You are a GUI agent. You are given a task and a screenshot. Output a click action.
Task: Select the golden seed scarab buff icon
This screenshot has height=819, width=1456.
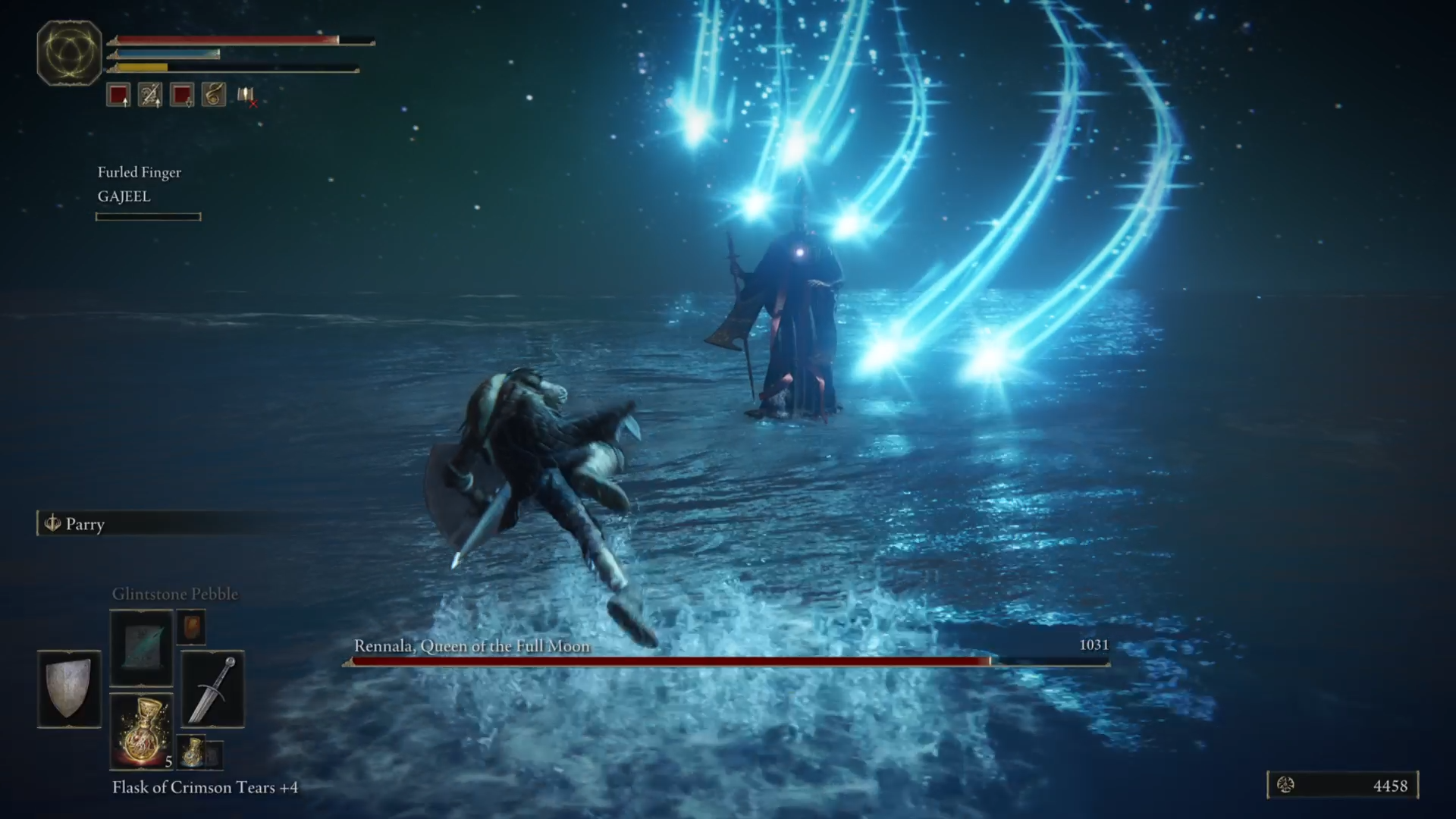(x=213, y=95)
